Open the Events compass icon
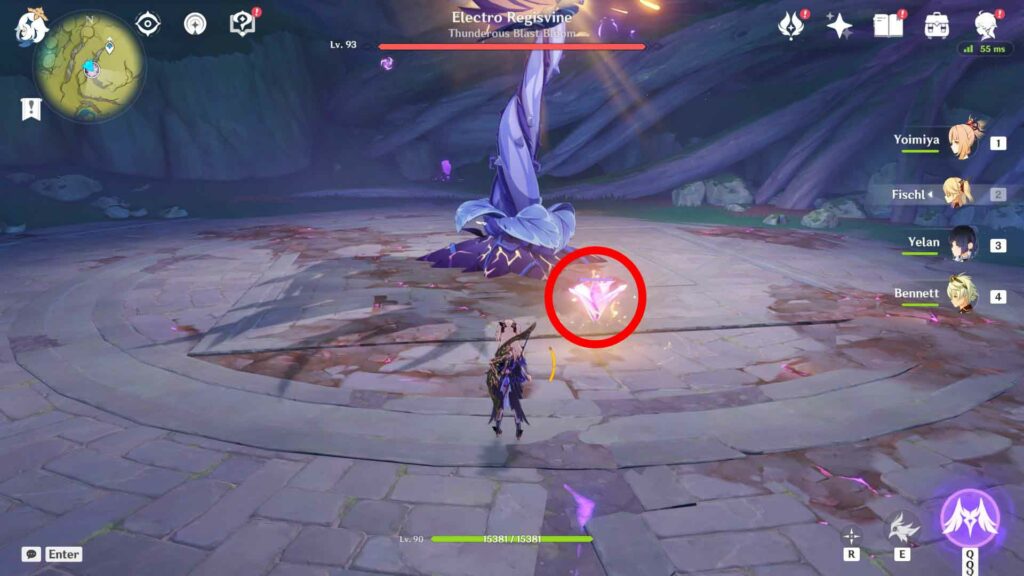 pyautogui.click(x=792, y=26)
